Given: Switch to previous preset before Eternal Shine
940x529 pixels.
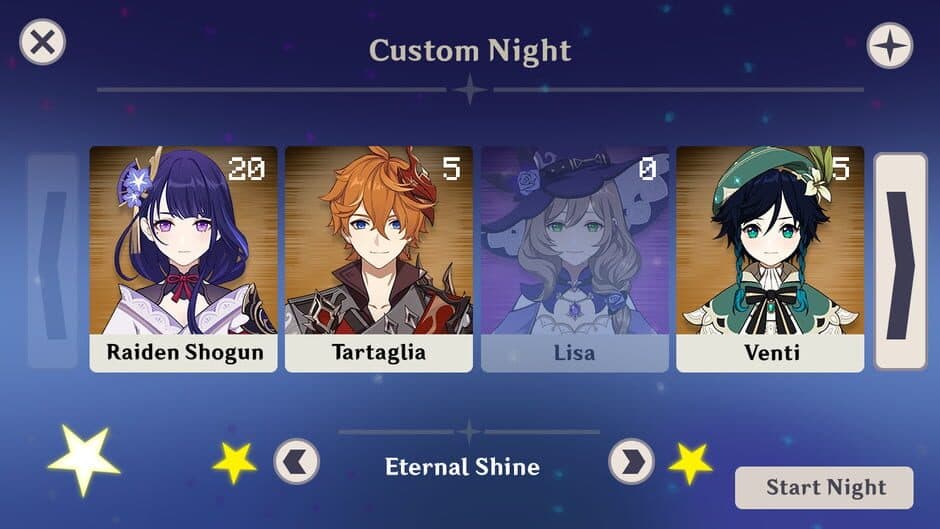Looking at the screenshot, I should [x=296, y=462].
